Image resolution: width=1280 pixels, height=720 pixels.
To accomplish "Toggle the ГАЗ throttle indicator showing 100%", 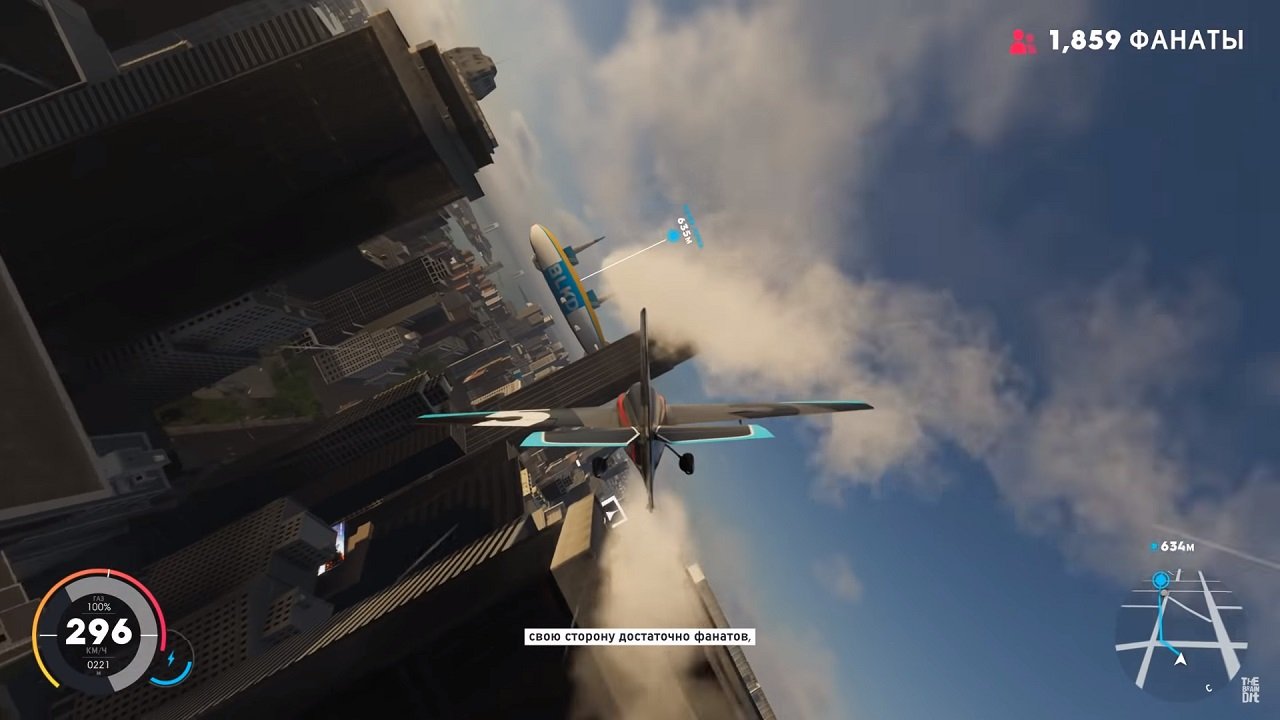I will [x=100, y=603].
